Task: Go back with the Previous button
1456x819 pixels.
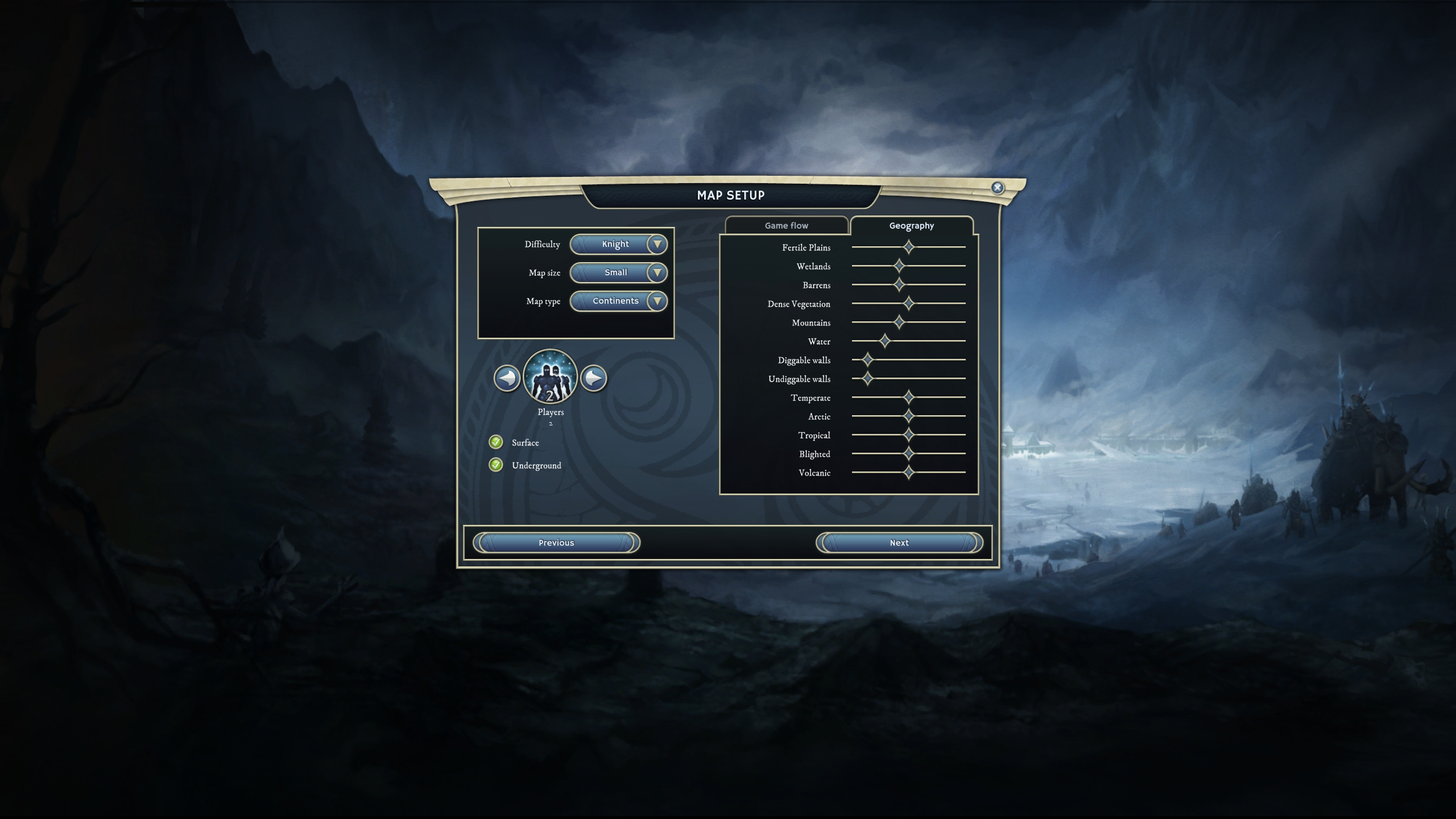Action: [x=556, y=543]
